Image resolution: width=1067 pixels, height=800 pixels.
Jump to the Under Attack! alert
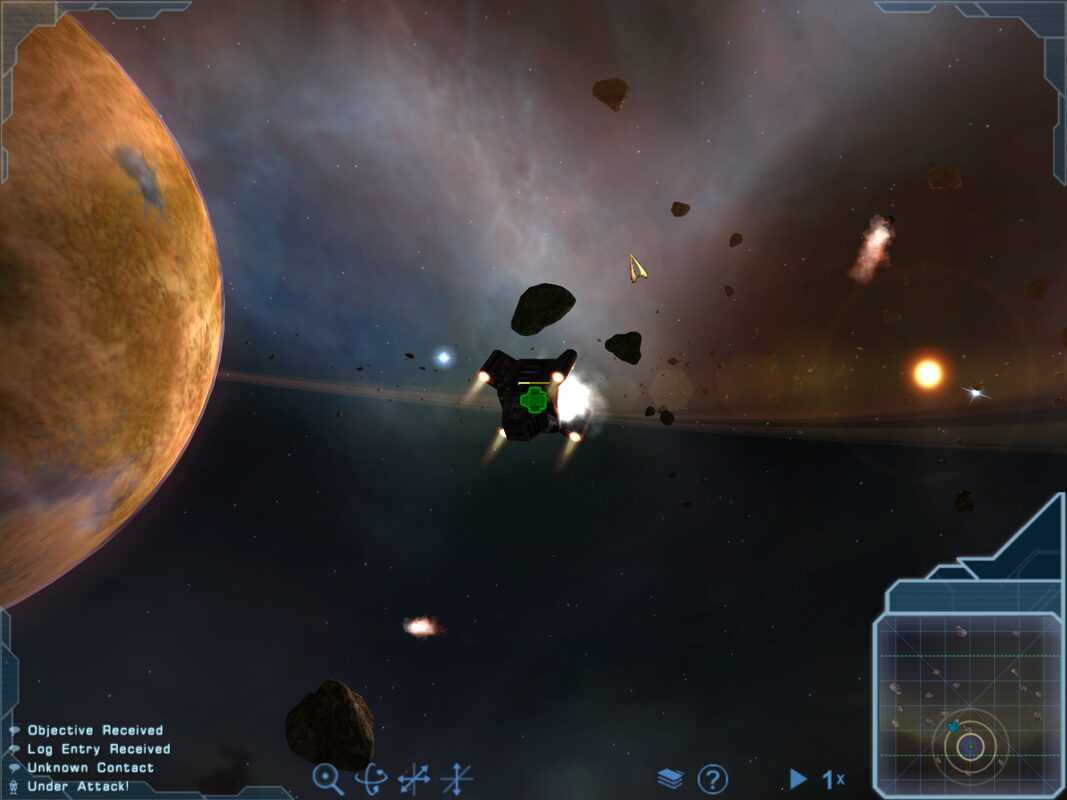(78, 787)
